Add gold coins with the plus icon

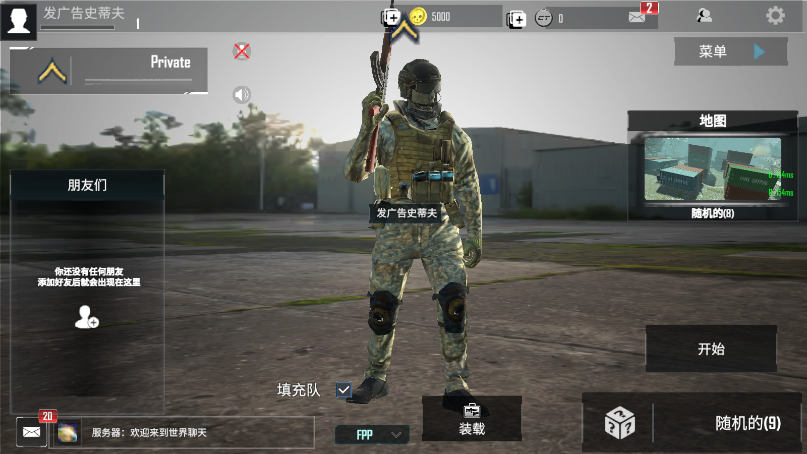point(391,17)
